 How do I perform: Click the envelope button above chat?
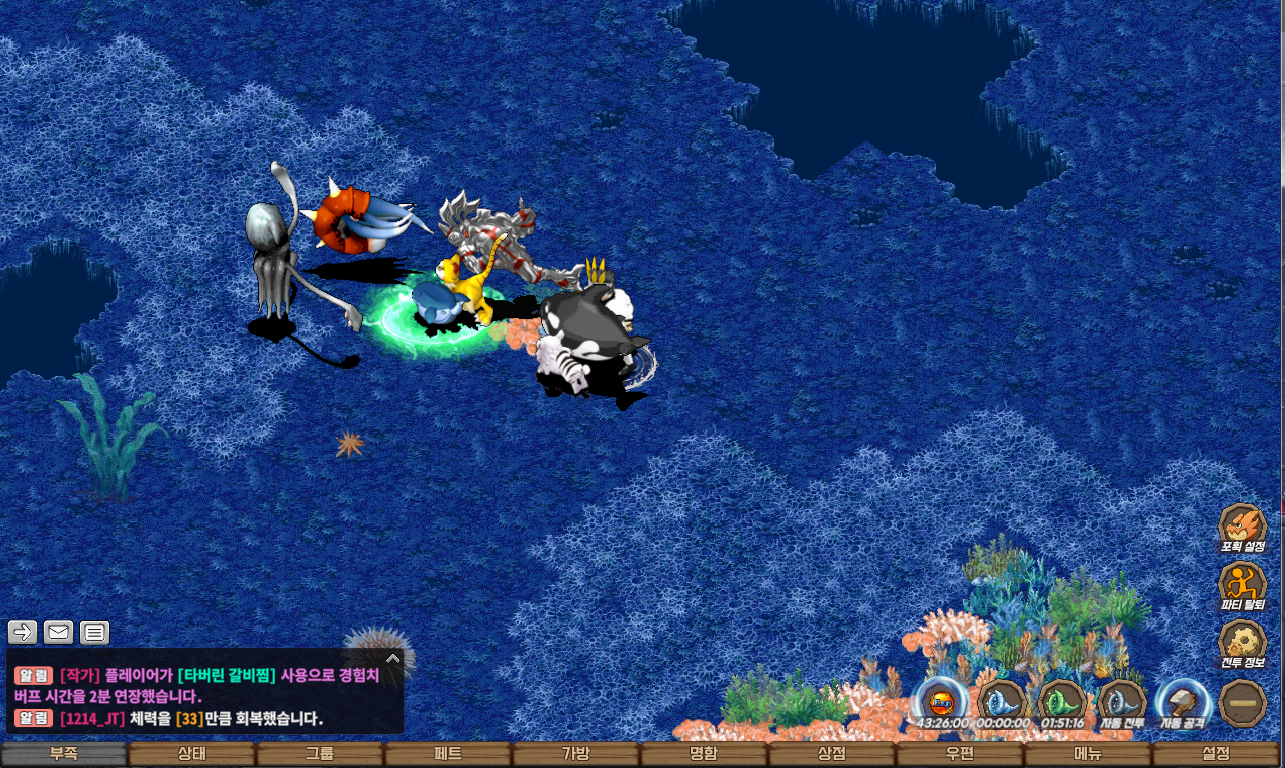[59, 632]
